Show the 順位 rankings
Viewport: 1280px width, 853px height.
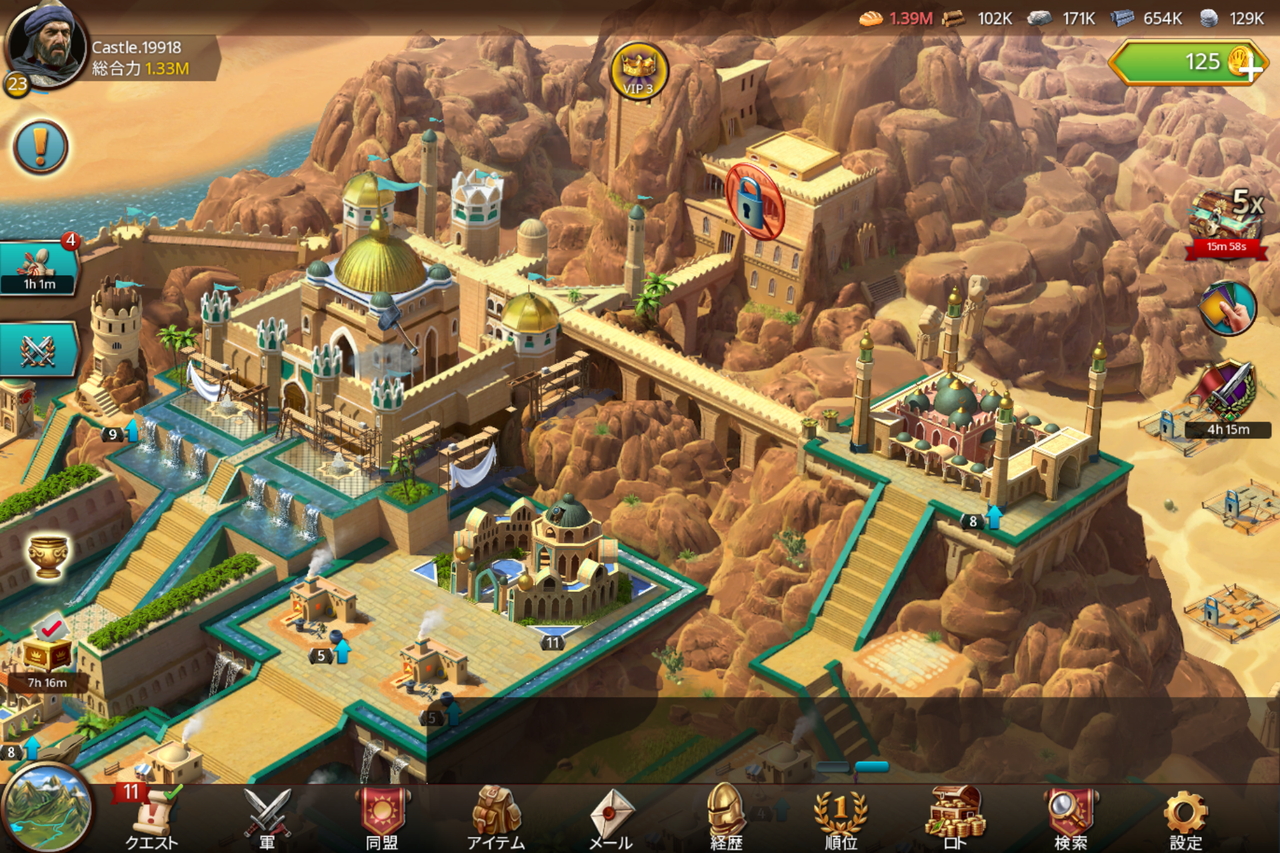tap(840, 816)
